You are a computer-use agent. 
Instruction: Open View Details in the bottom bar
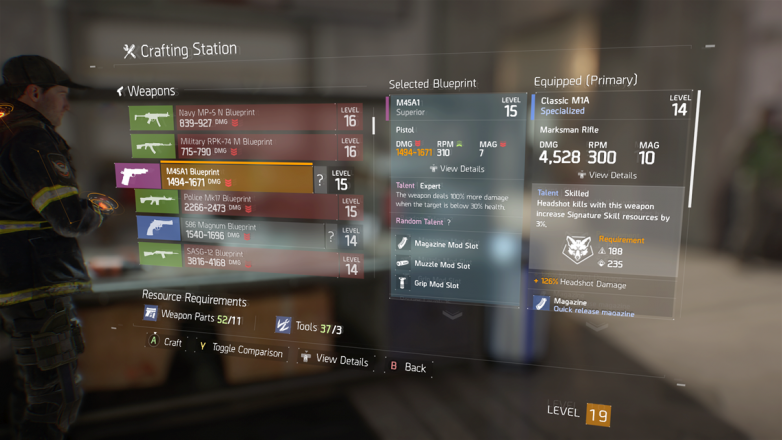pos(334,358)
